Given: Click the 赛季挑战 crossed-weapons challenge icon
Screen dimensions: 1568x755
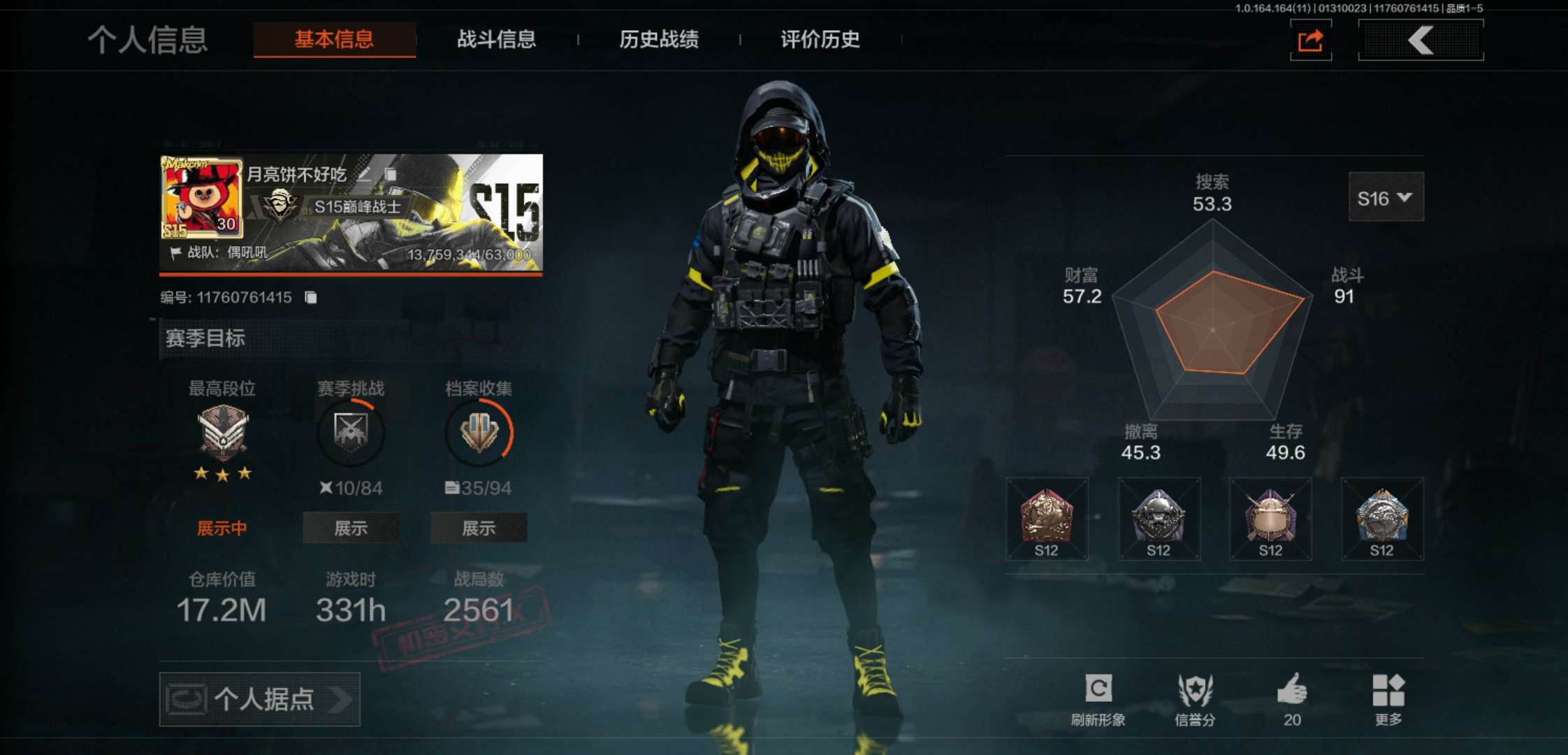Looking at the screenshot, I should (x=350, y=433).
